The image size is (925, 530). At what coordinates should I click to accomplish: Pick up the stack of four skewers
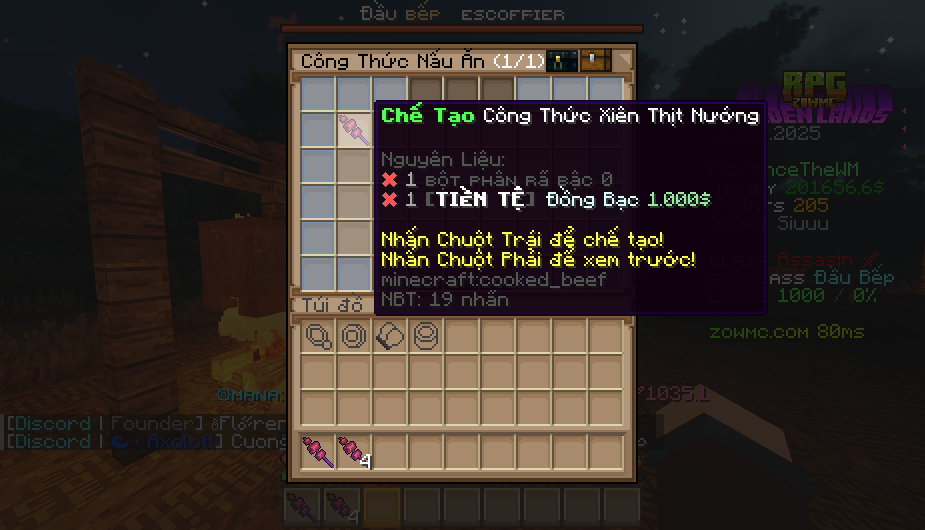point(353,452)
